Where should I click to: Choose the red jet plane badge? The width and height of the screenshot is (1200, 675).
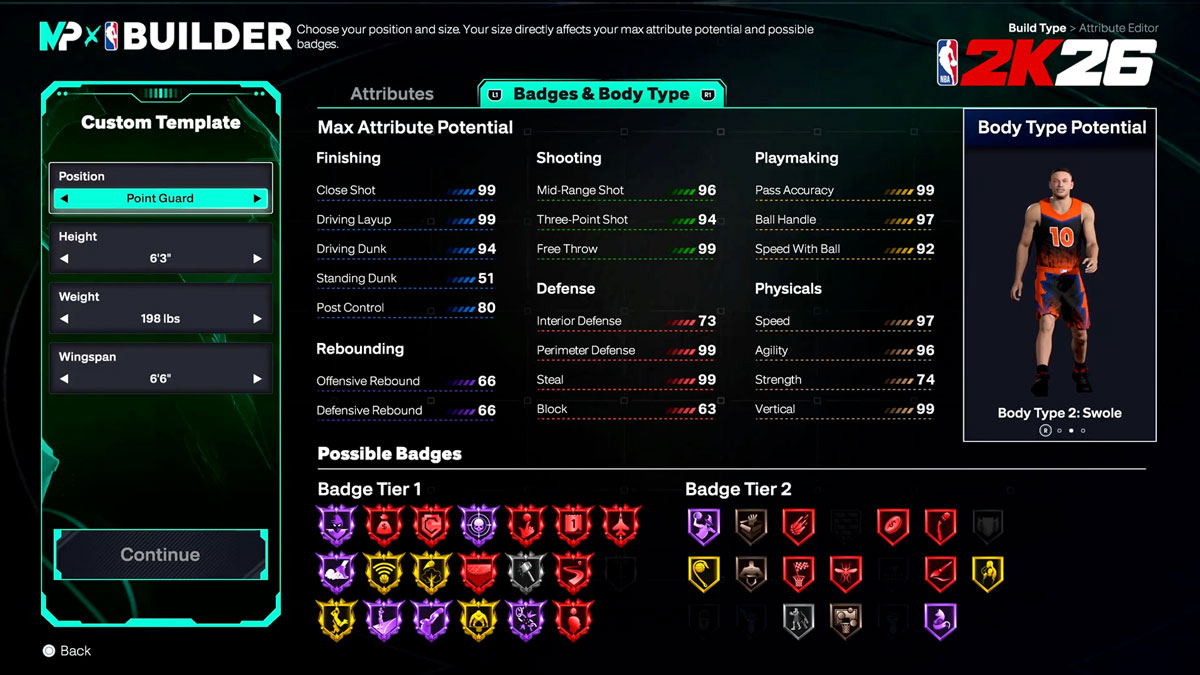tap(621, 524)
